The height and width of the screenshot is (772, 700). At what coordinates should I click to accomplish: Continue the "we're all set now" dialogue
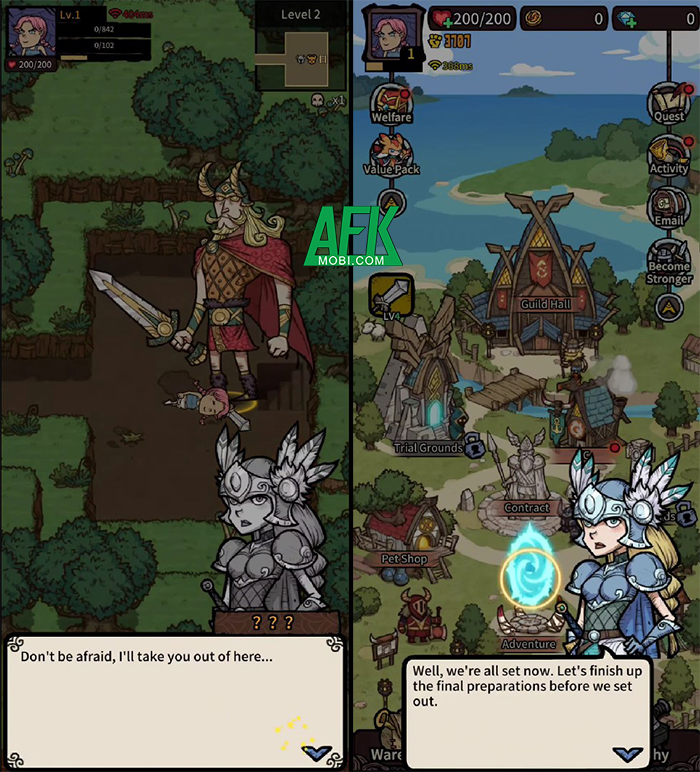coord(629,754)
